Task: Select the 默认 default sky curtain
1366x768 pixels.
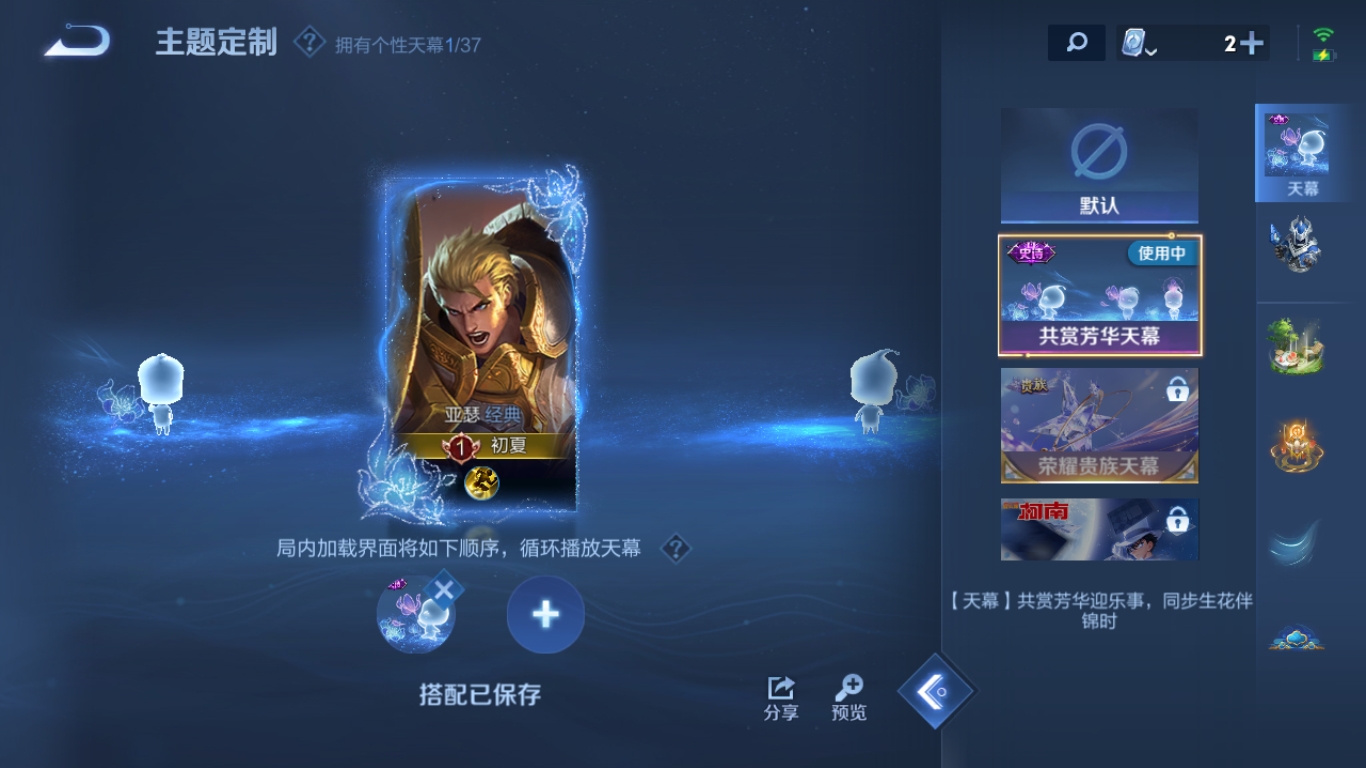Action: pos(1099,166)
